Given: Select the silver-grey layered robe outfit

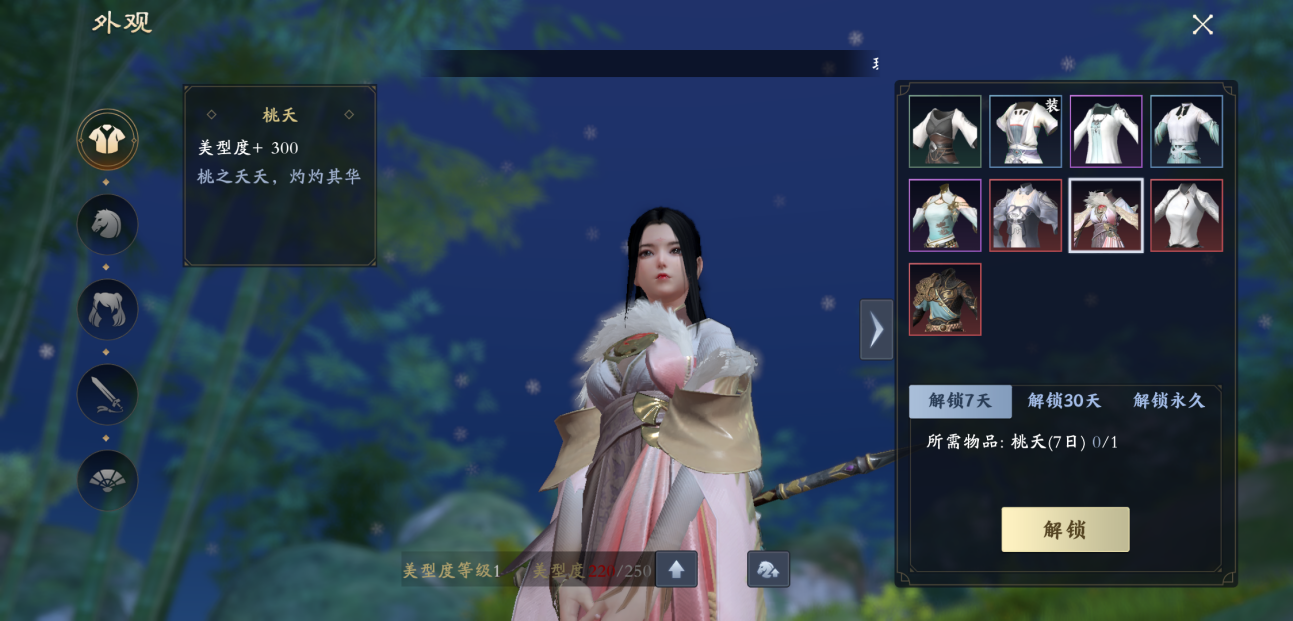Looking at the screenshot, I should (1025, 215).
